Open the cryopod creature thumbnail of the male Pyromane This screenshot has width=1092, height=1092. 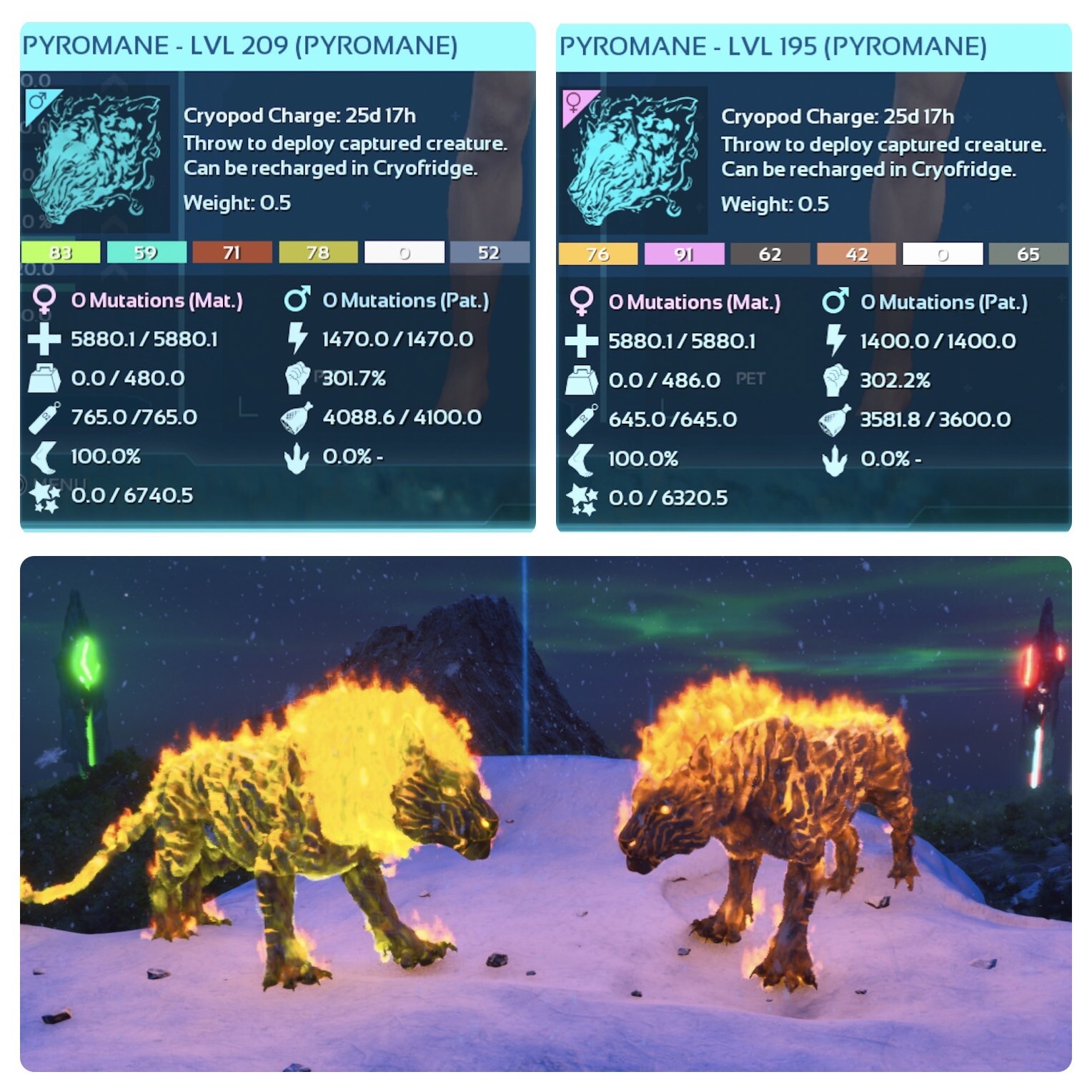(x=100, y=157)
